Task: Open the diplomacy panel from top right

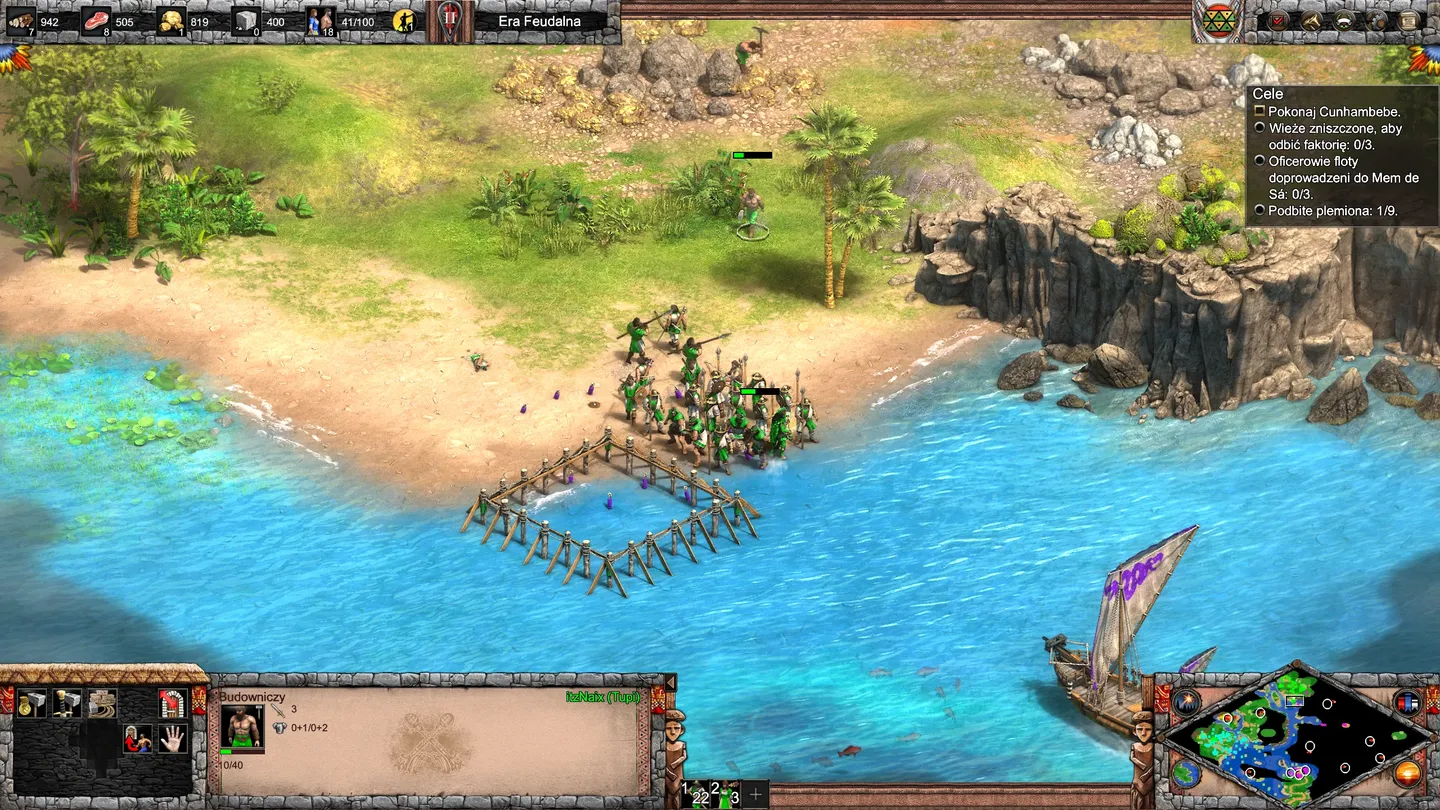Action: tap(1311, 21)
